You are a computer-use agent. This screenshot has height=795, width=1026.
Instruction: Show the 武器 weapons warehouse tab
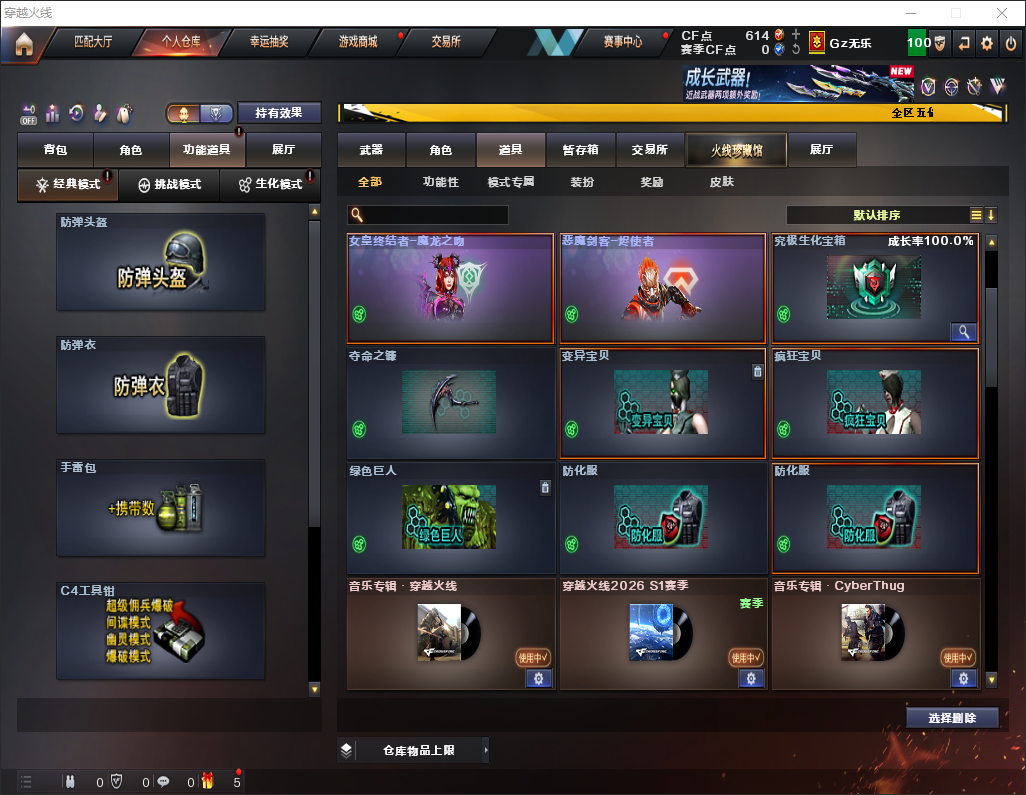(371, 150)
